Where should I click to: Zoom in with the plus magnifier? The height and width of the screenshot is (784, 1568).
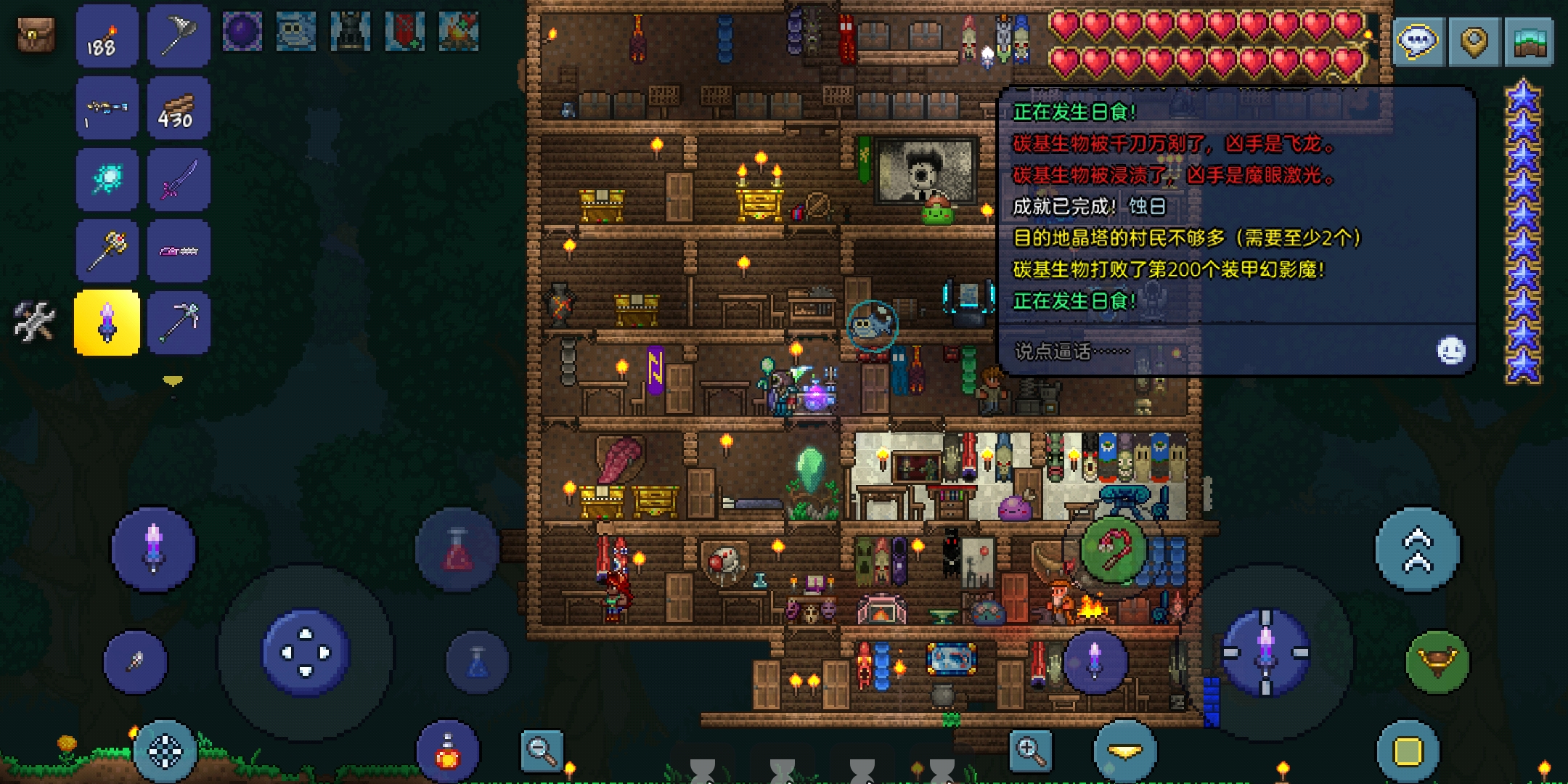(x=1030, y=751)
